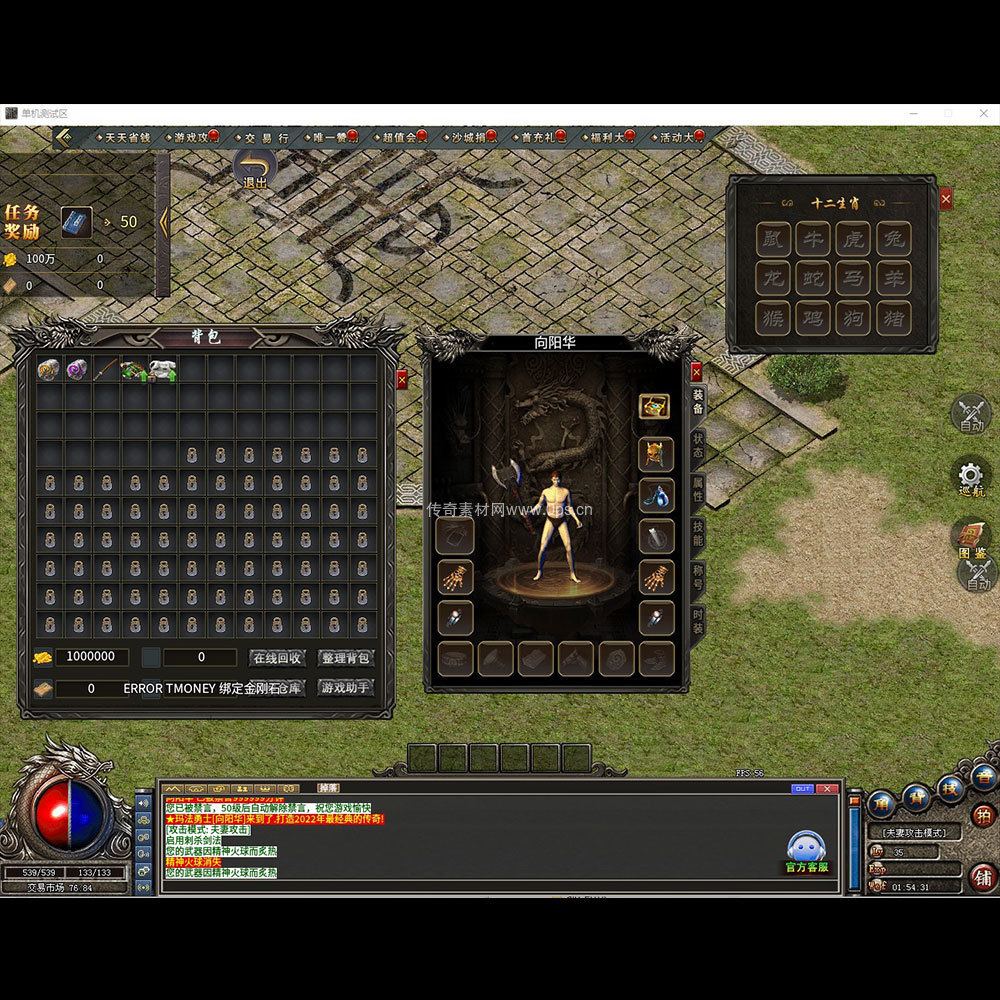This screenshot has height=1000, width=1000.
Task: Open the 图鉴 codex icon
Action: [x=970, y=538]
